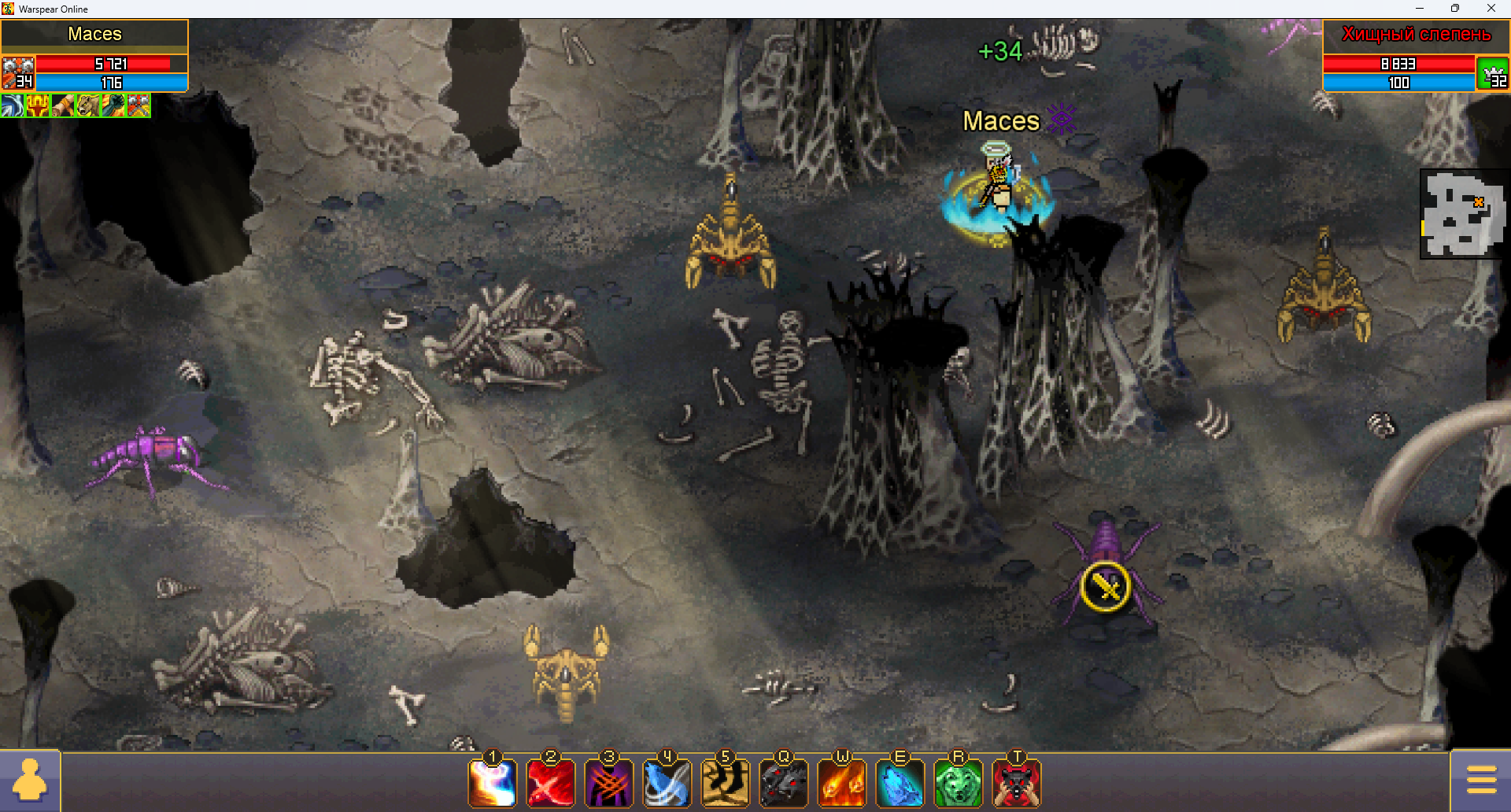
Task: Cast the fiery flaming eyes skill
Action: [842, 784]
